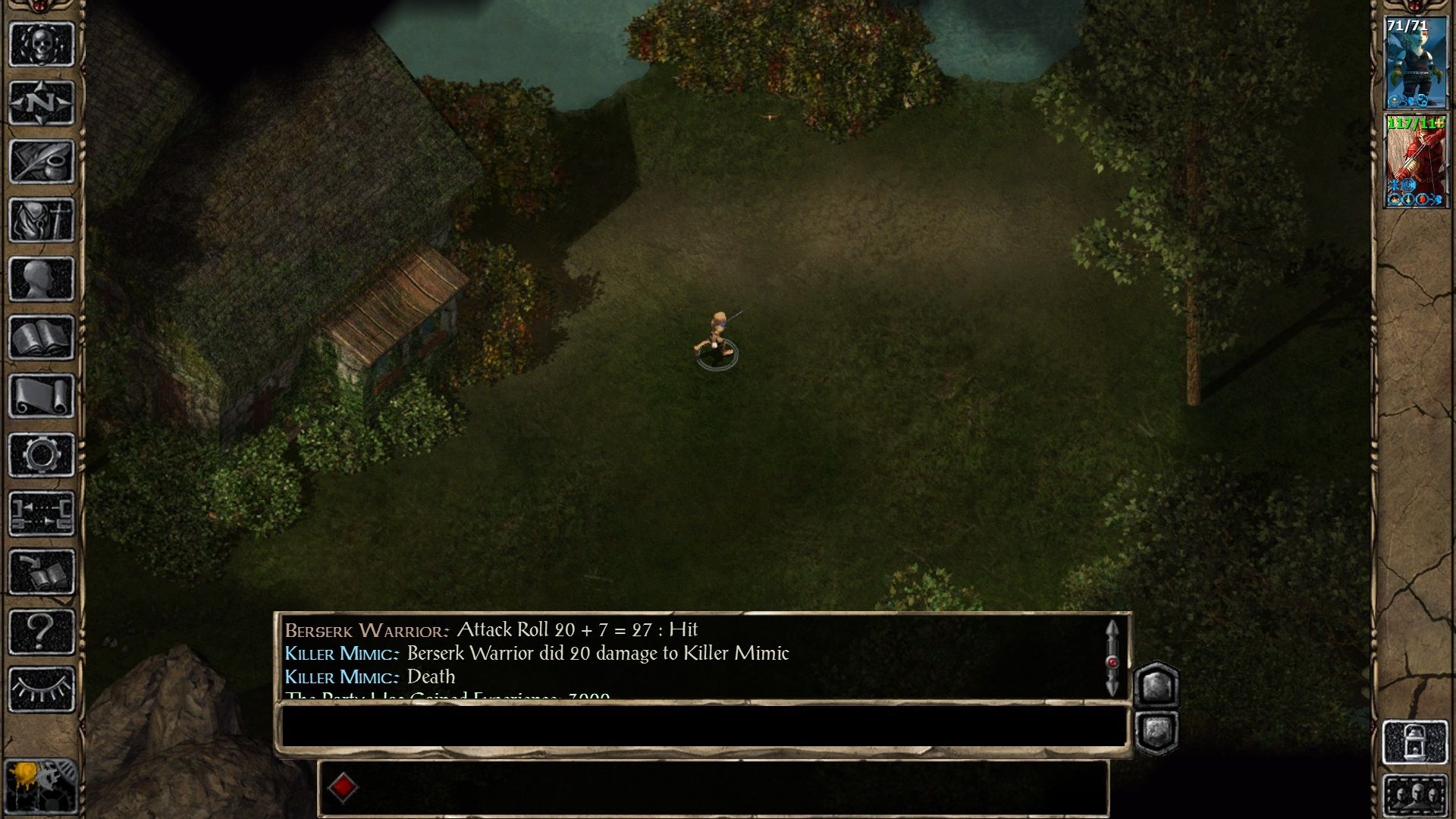Open the inventory screen

coord(42,220)
